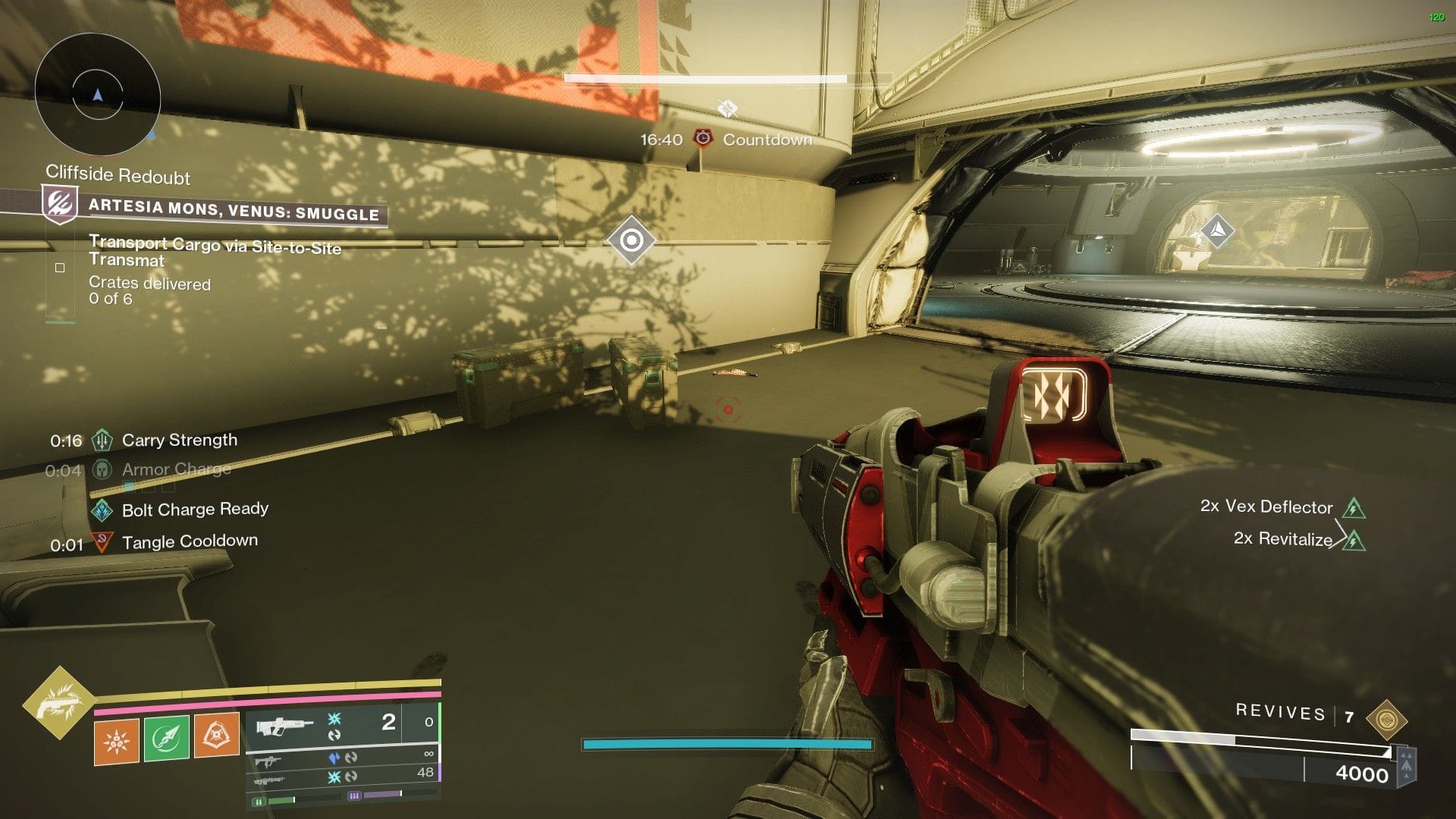The width and height of the screenshot is (1456, 819).
Task: Click the Vex Deflector modifier icon
Action: pyautogui.click(x=1354, y=507)
